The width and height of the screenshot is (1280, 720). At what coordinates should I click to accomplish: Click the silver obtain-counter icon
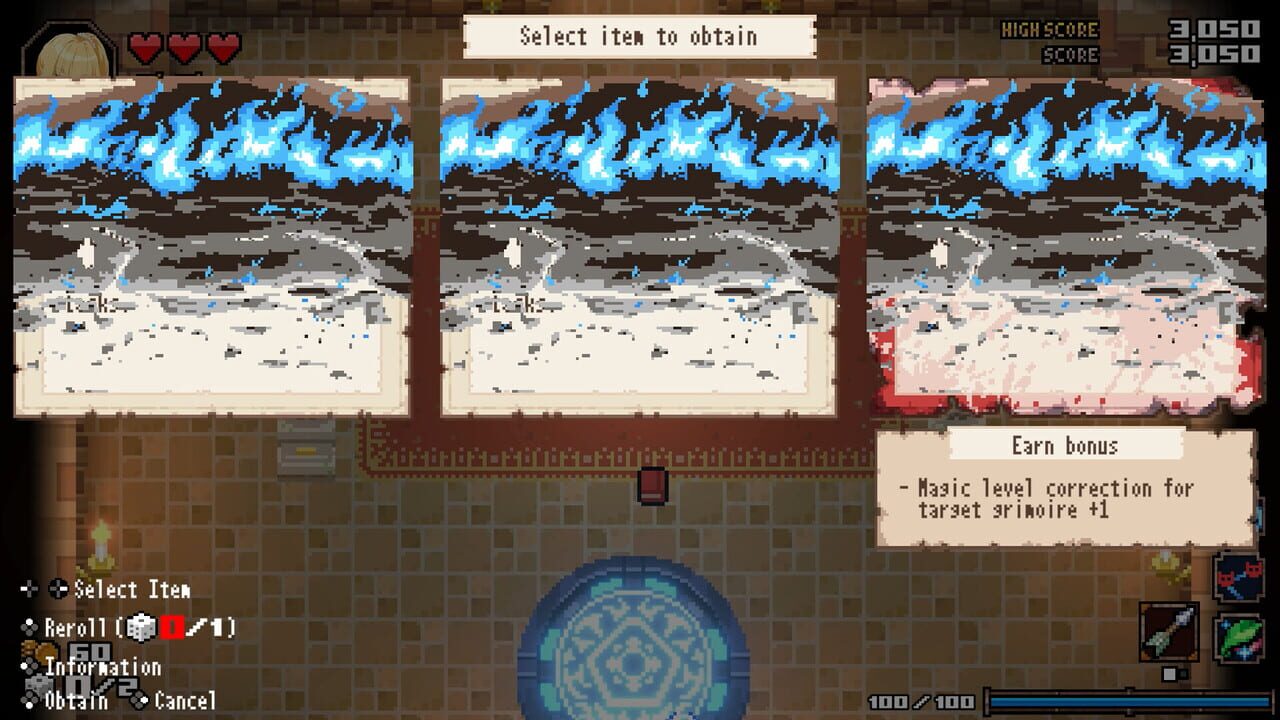point(36,685)
